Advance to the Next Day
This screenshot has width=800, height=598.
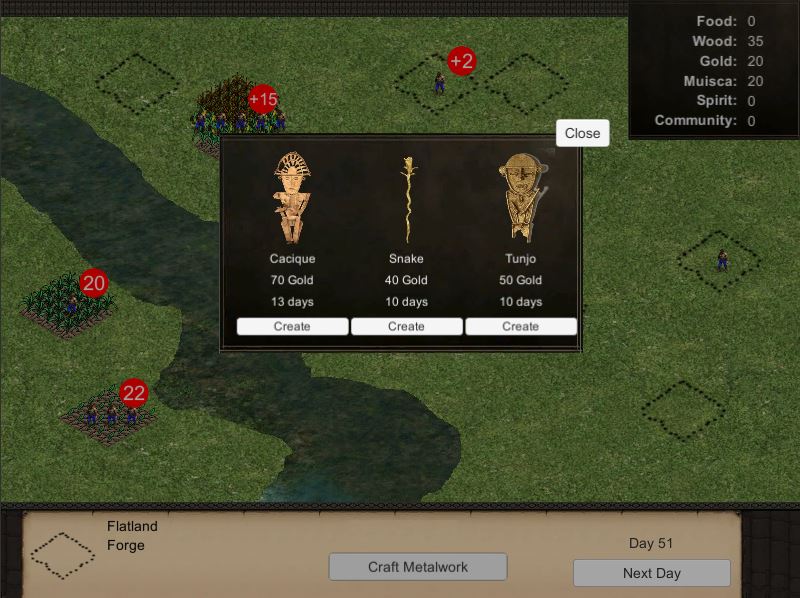(x=651, y=573)
